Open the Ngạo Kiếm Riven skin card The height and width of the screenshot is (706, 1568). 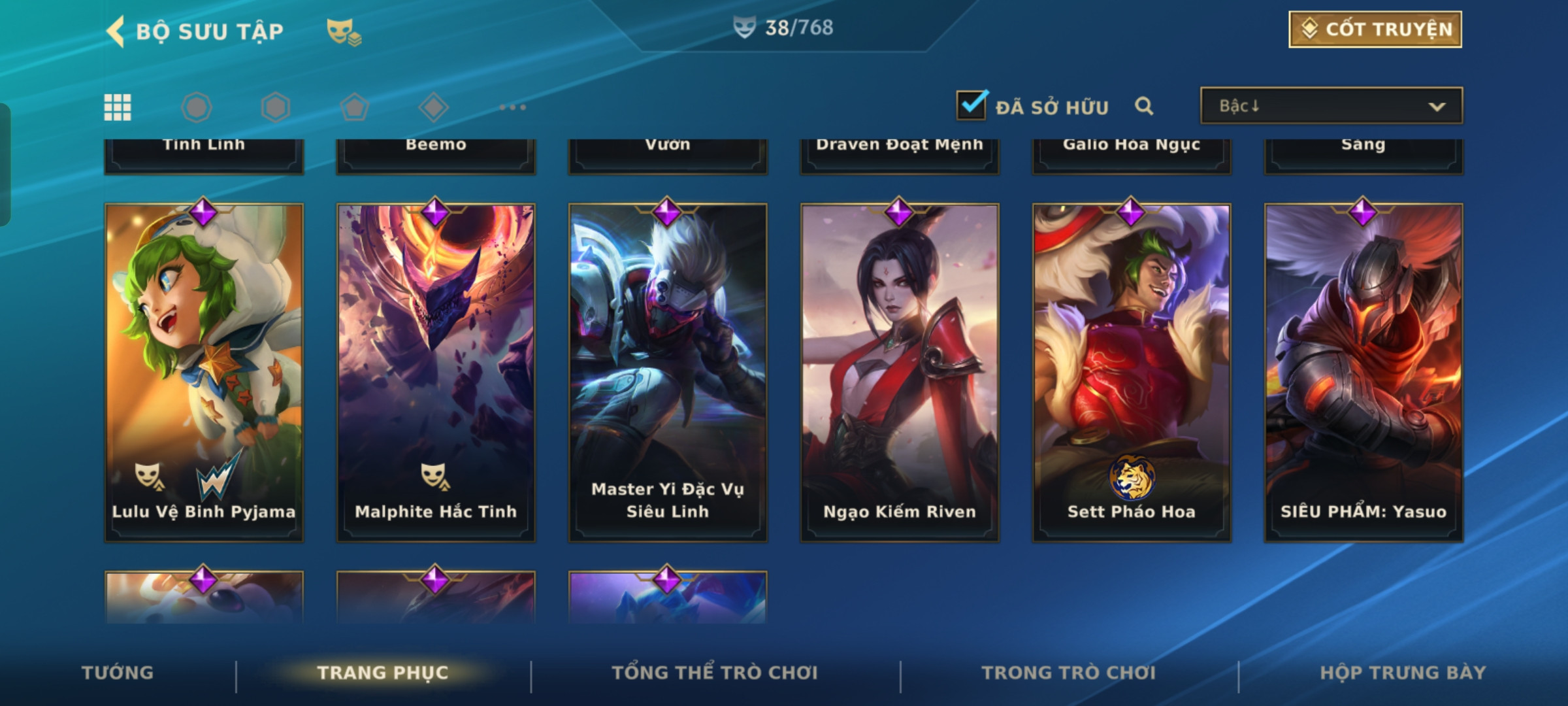pyautogui.click(x=900, y=373)
